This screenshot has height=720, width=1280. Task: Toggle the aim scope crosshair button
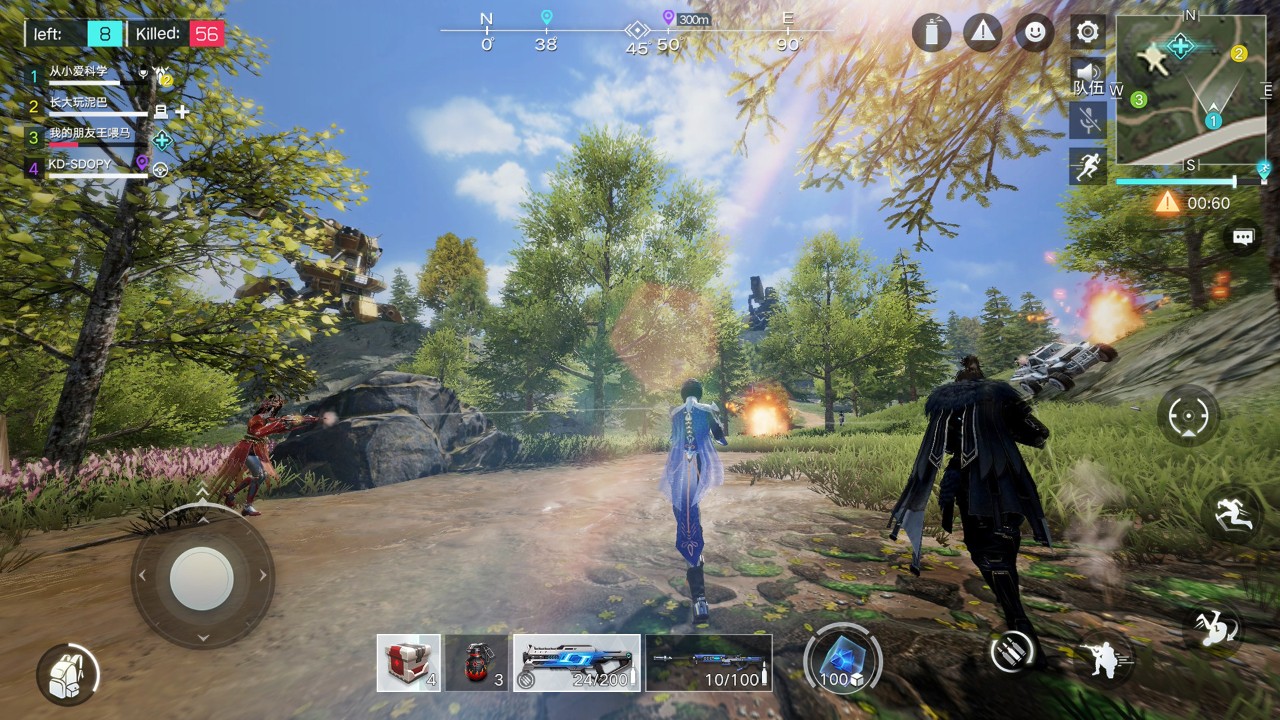tap(1189, 415)
